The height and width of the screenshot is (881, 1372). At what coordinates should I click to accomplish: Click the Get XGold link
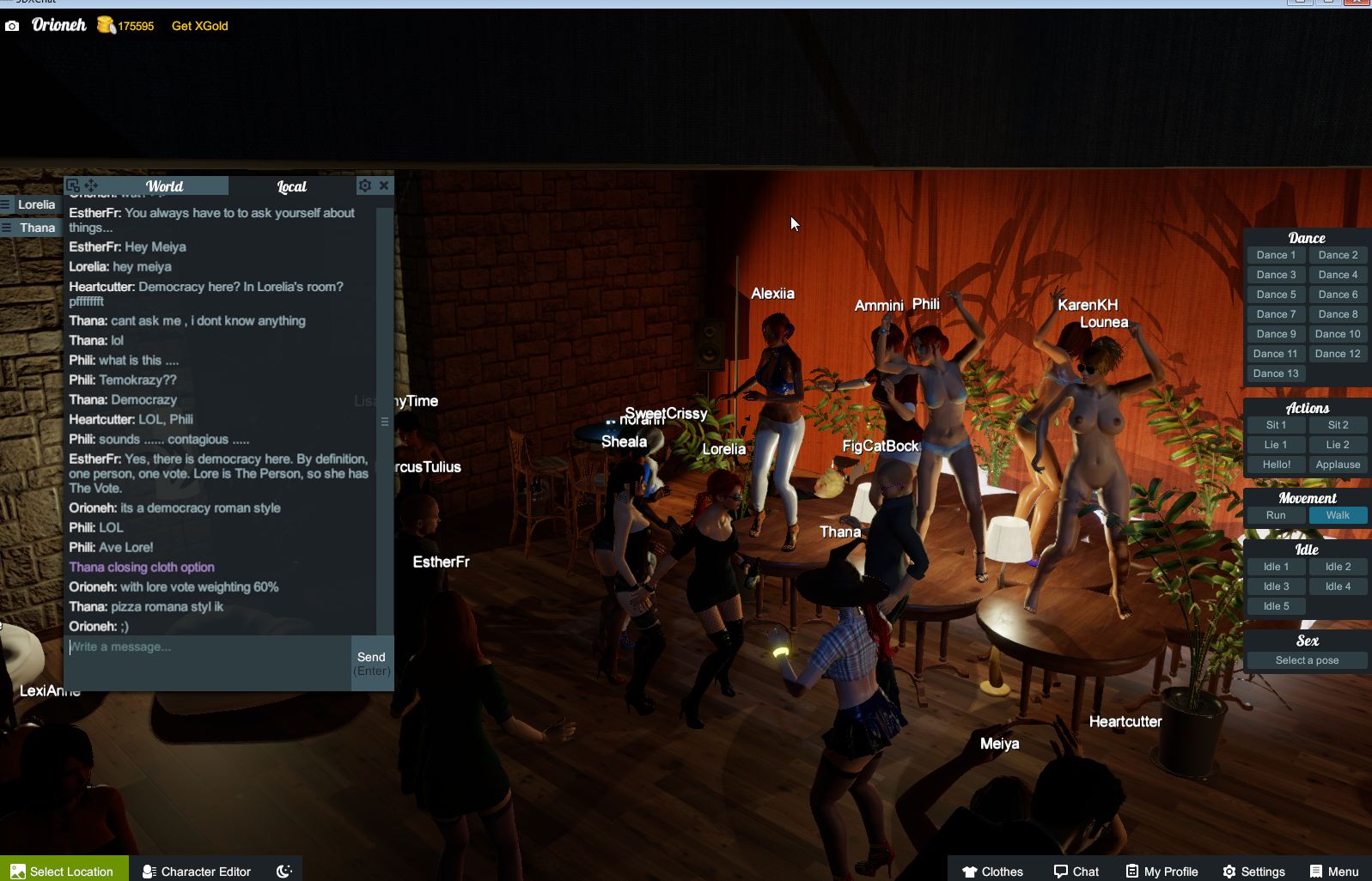[x=198, y=26]
